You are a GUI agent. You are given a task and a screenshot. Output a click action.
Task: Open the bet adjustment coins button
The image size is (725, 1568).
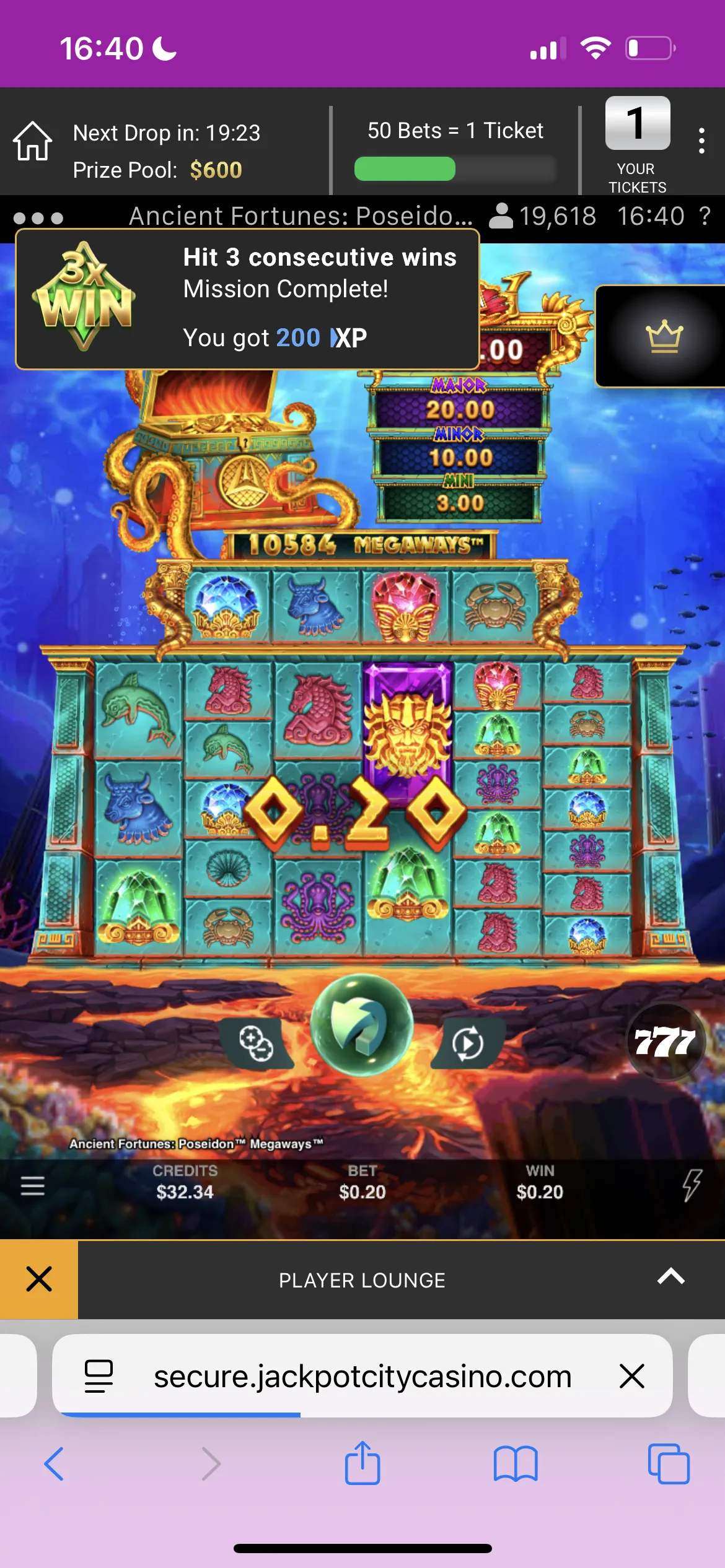click(257, 1043)
